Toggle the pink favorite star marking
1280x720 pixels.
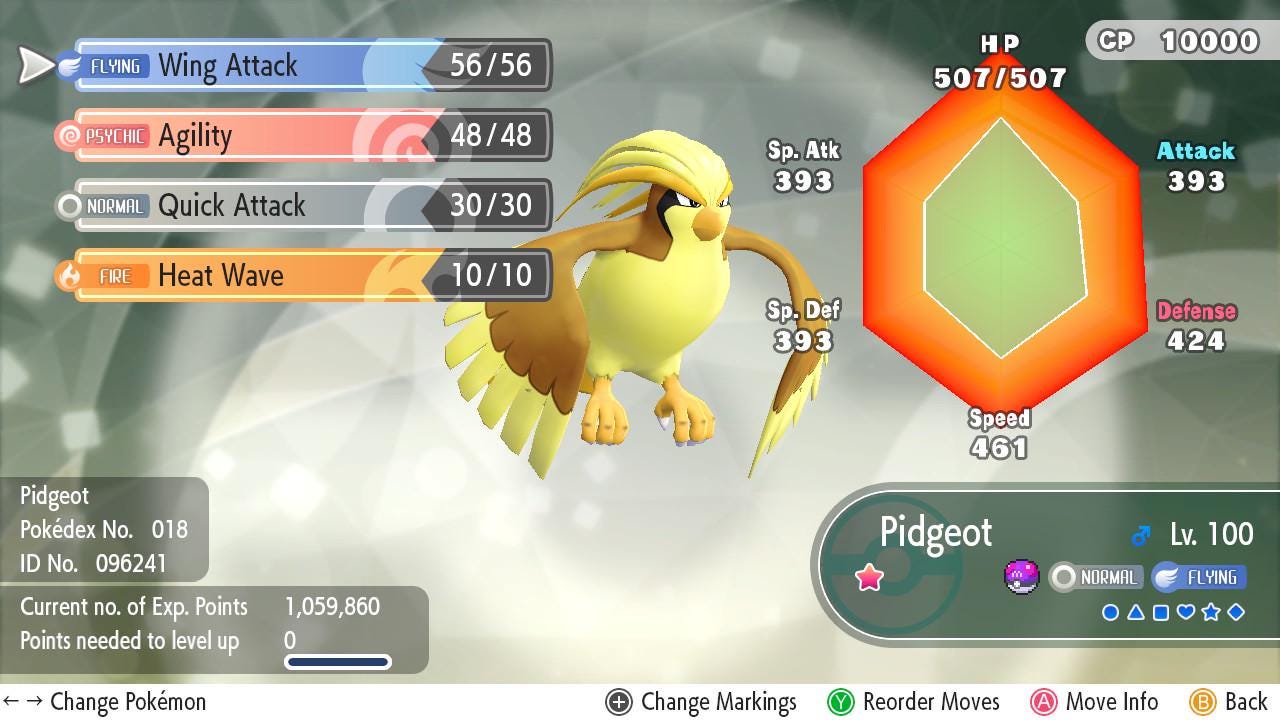point(869,576)
